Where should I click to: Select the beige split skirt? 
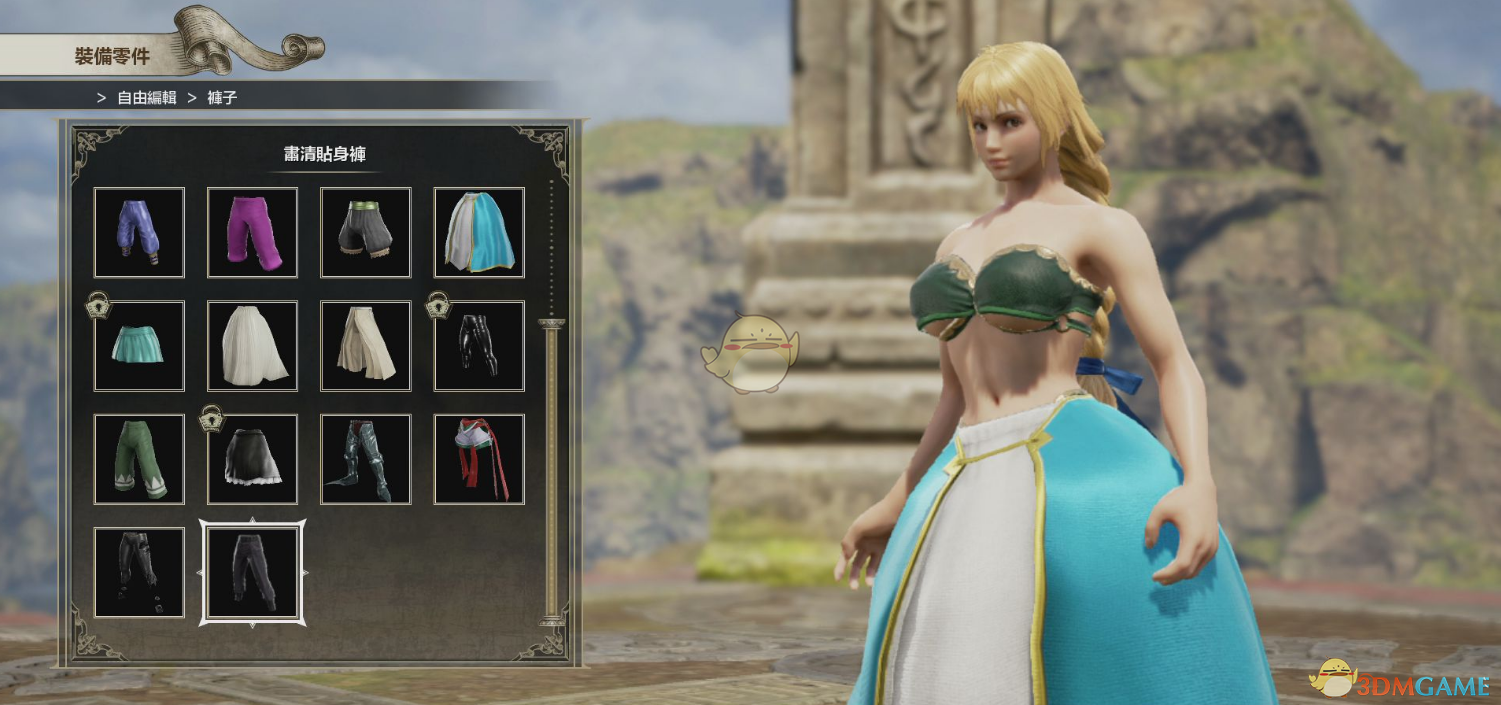(x=365, y=345)
